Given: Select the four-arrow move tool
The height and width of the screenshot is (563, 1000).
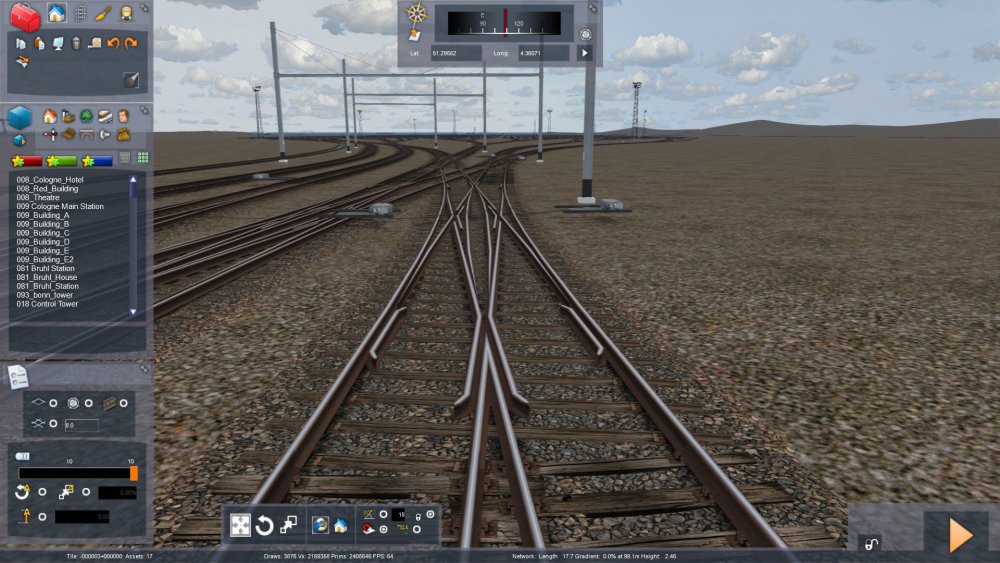Looking at the screenshot, I should point(240,525).
